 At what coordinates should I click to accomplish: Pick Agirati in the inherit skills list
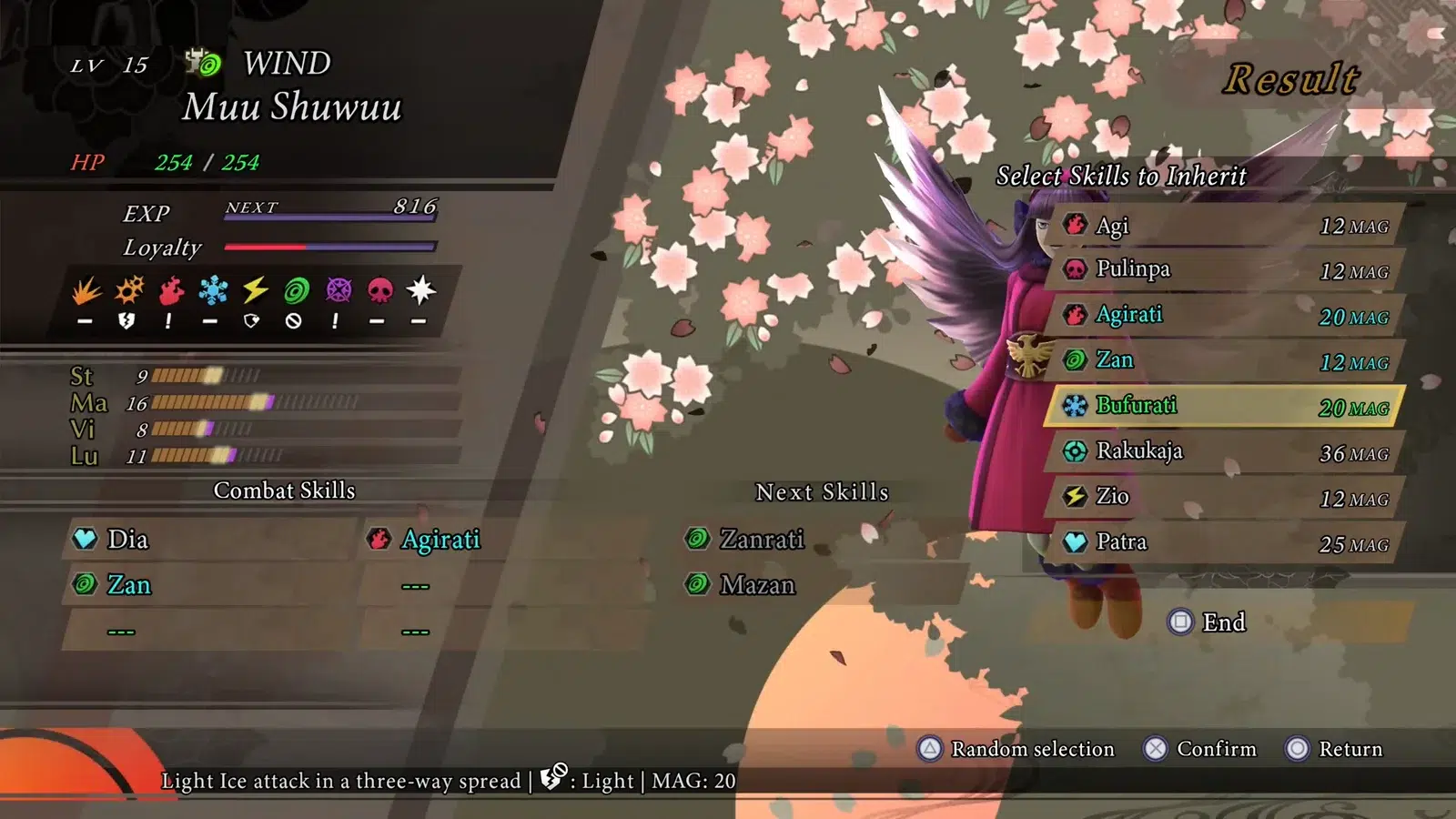point(1224,316)
